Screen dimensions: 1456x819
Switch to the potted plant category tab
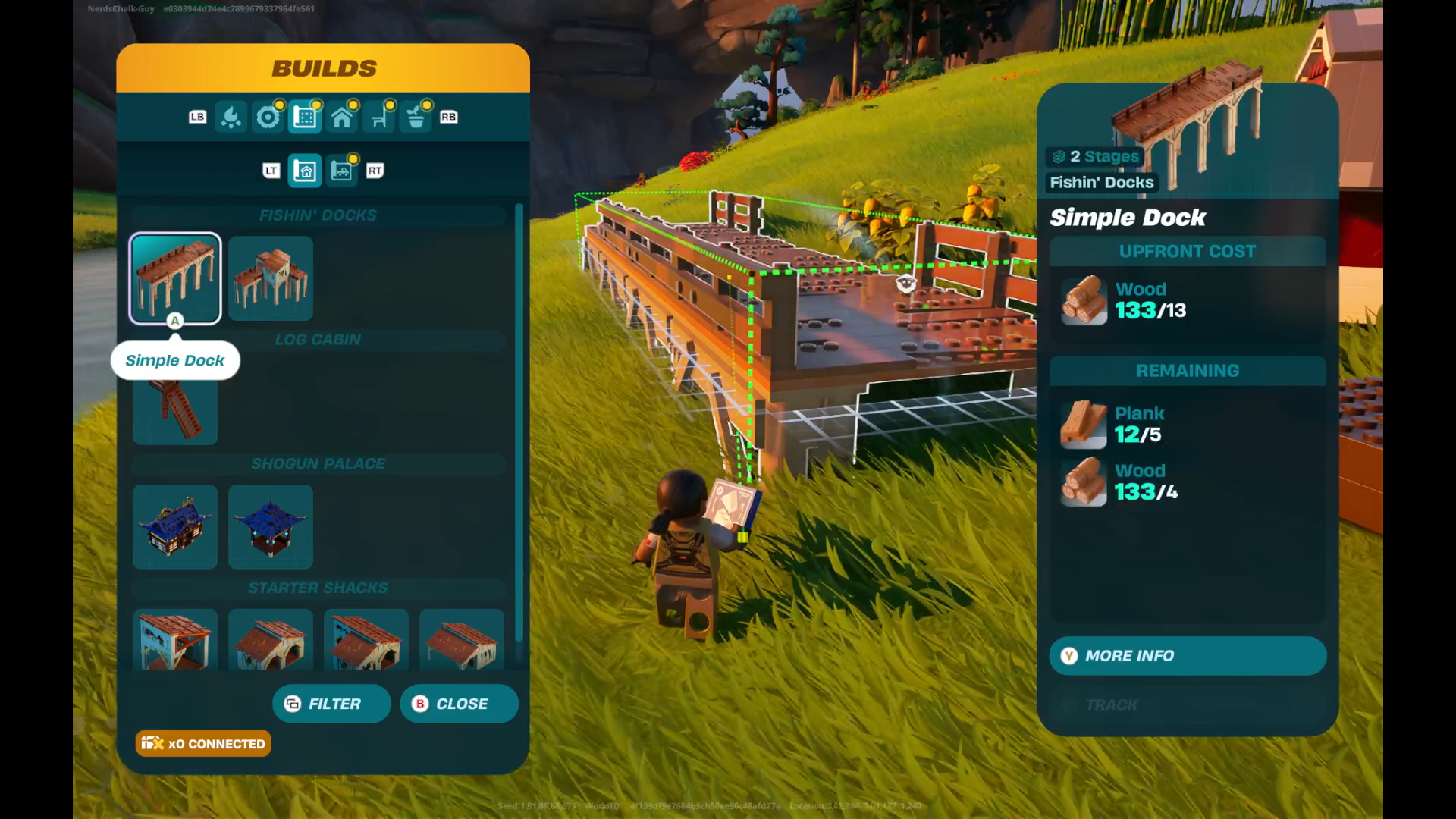(416, 118)
